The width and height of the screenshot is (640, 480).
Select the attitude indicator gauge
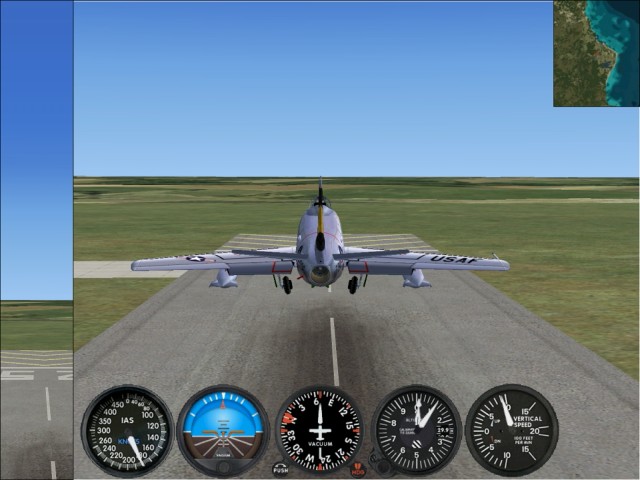pos(223,430)
